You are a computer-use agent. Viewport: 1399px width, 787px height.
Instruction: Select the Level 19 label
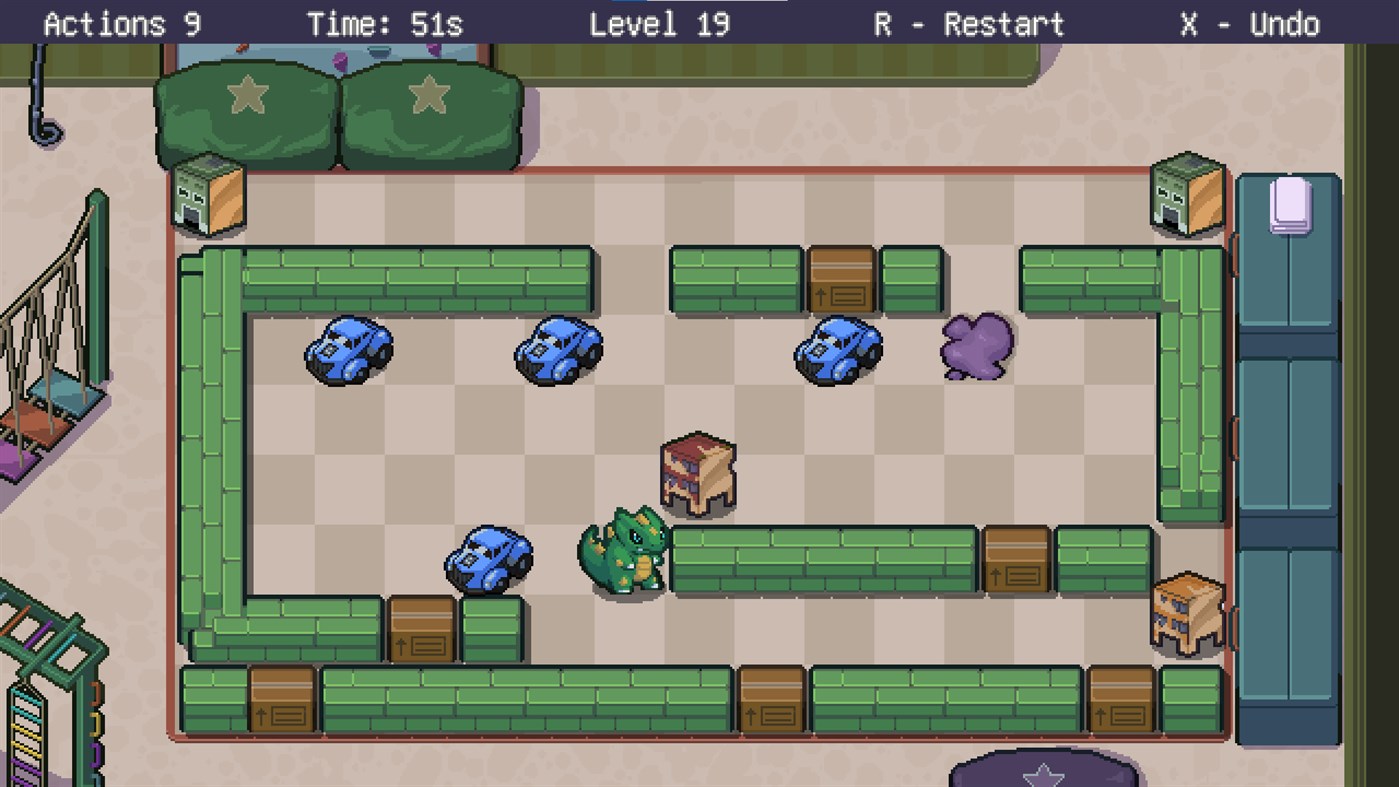click(x=660, y=24)
